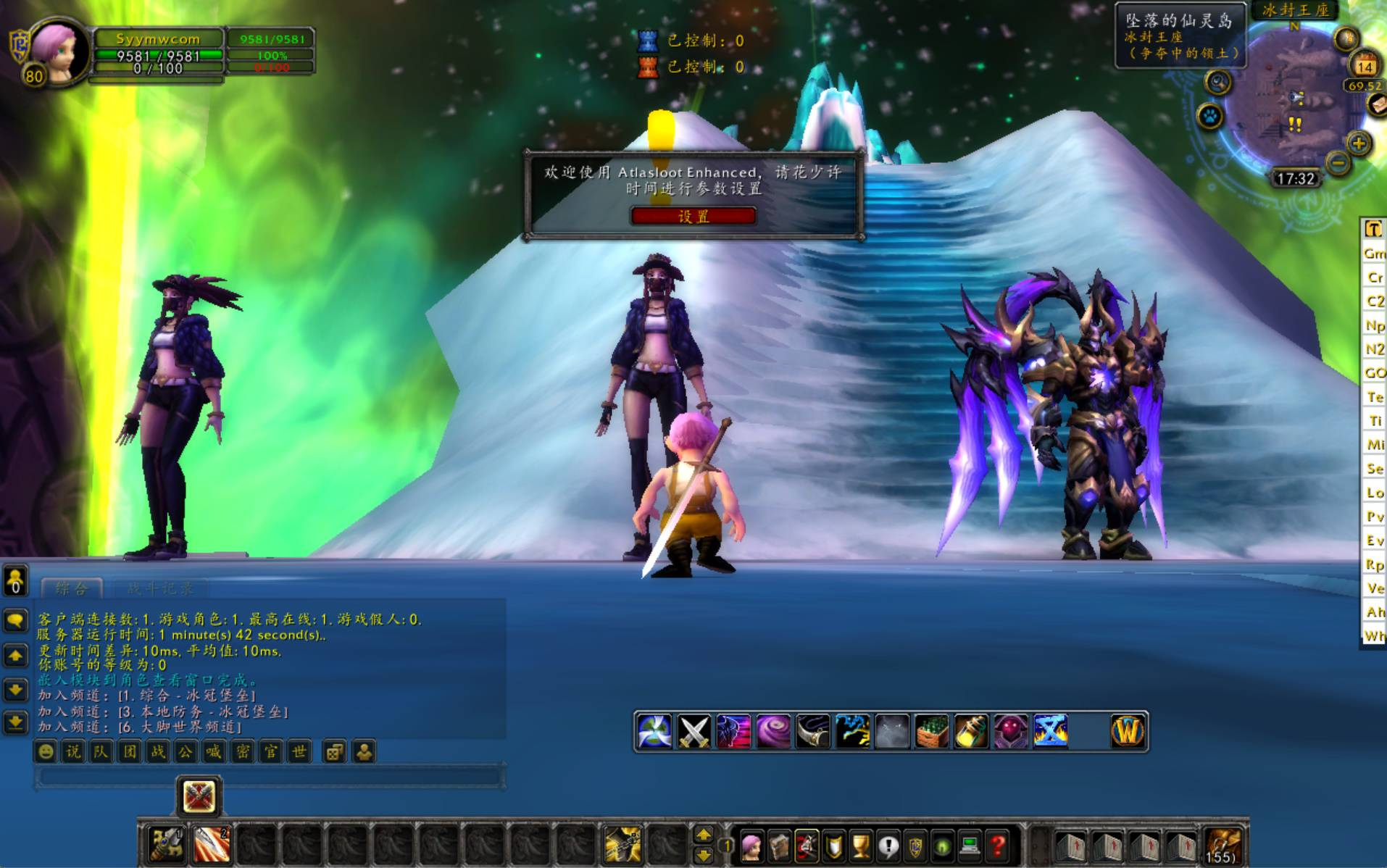The image size is (1387, 868).
Task: Click the WoW logo button on the icon bar
Action: point(1128,731)
